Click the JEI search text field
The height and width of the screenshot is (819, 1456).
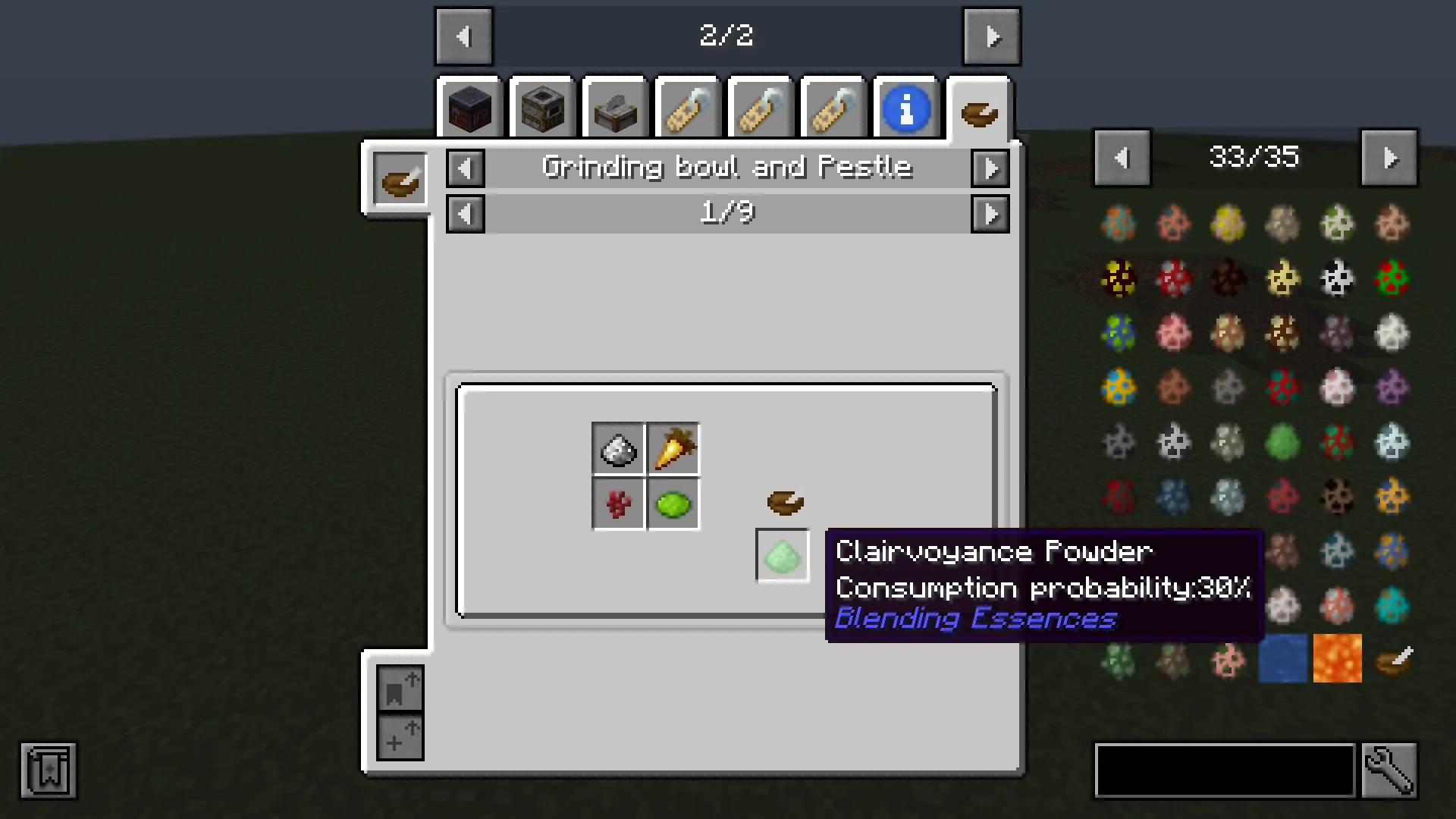[x=1225, y=770]
